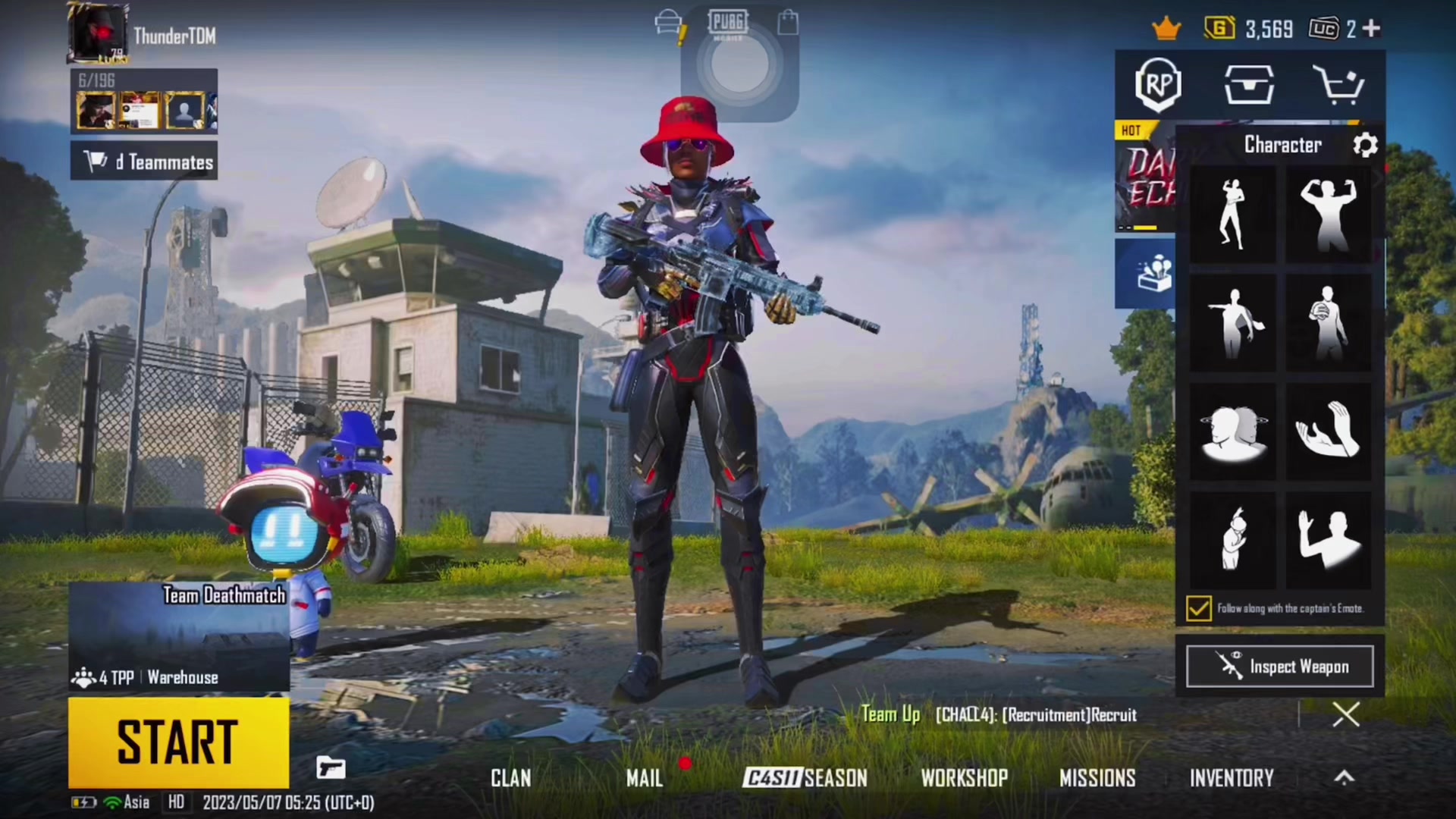This screenshot has height=819, width=1456.
Task: Add UC with the plus button
Action: point(1371,29)
